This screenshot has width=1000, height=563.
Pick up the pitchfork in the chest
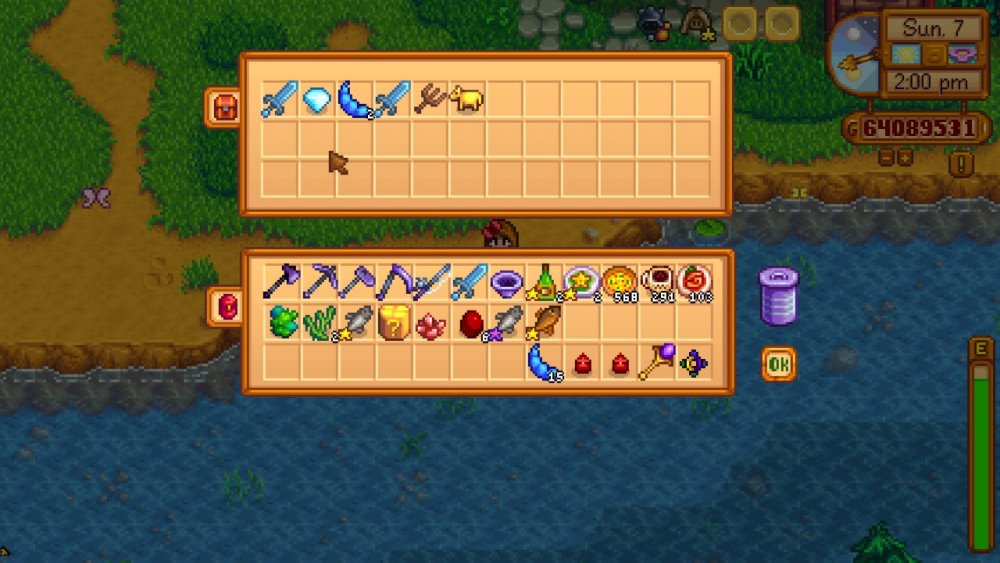pyautogui.click(x=430, y=99)
